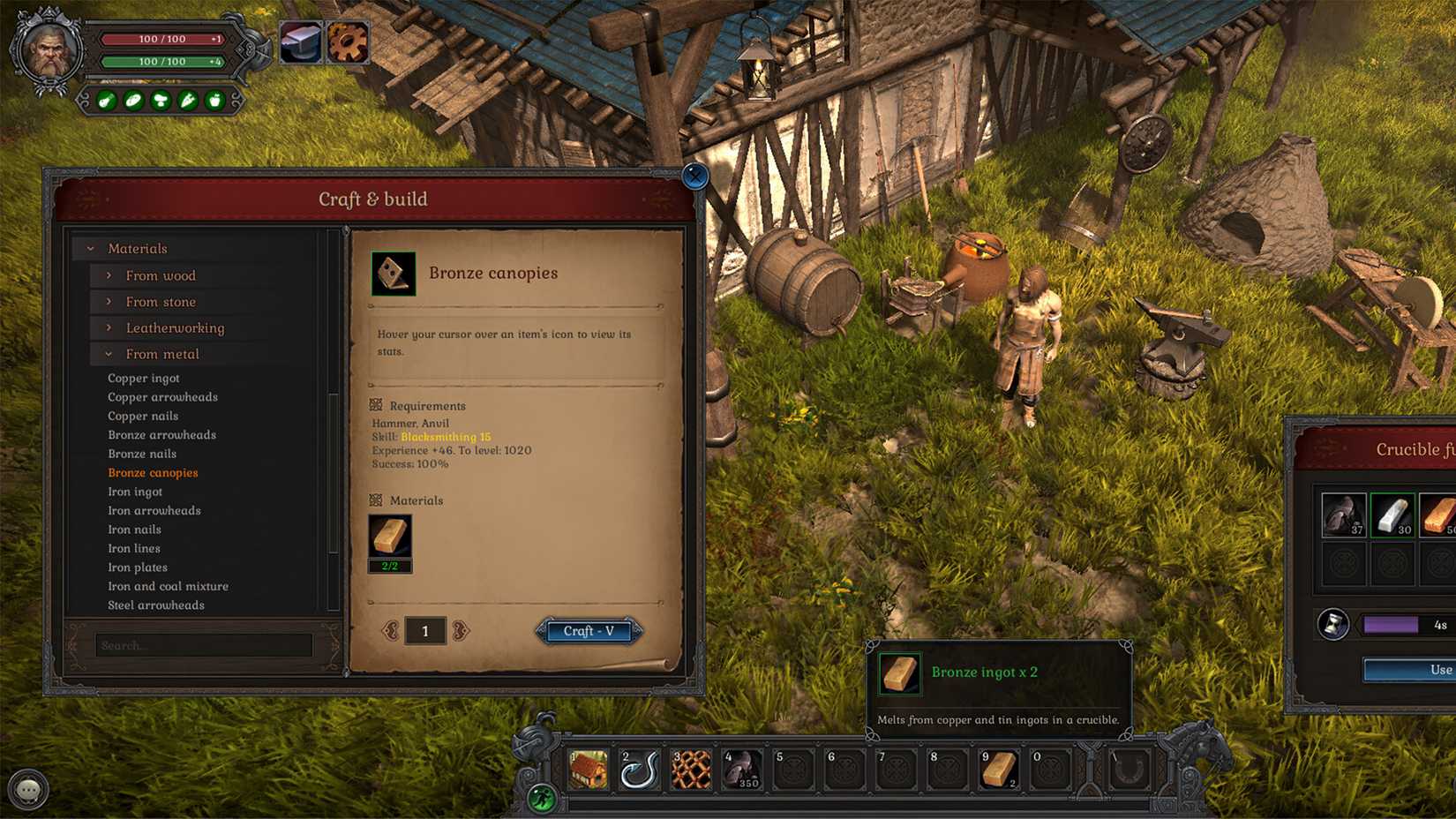Open the gear settings icon
This screenshot has height=819, width=1456.
[x=348, y=42]
